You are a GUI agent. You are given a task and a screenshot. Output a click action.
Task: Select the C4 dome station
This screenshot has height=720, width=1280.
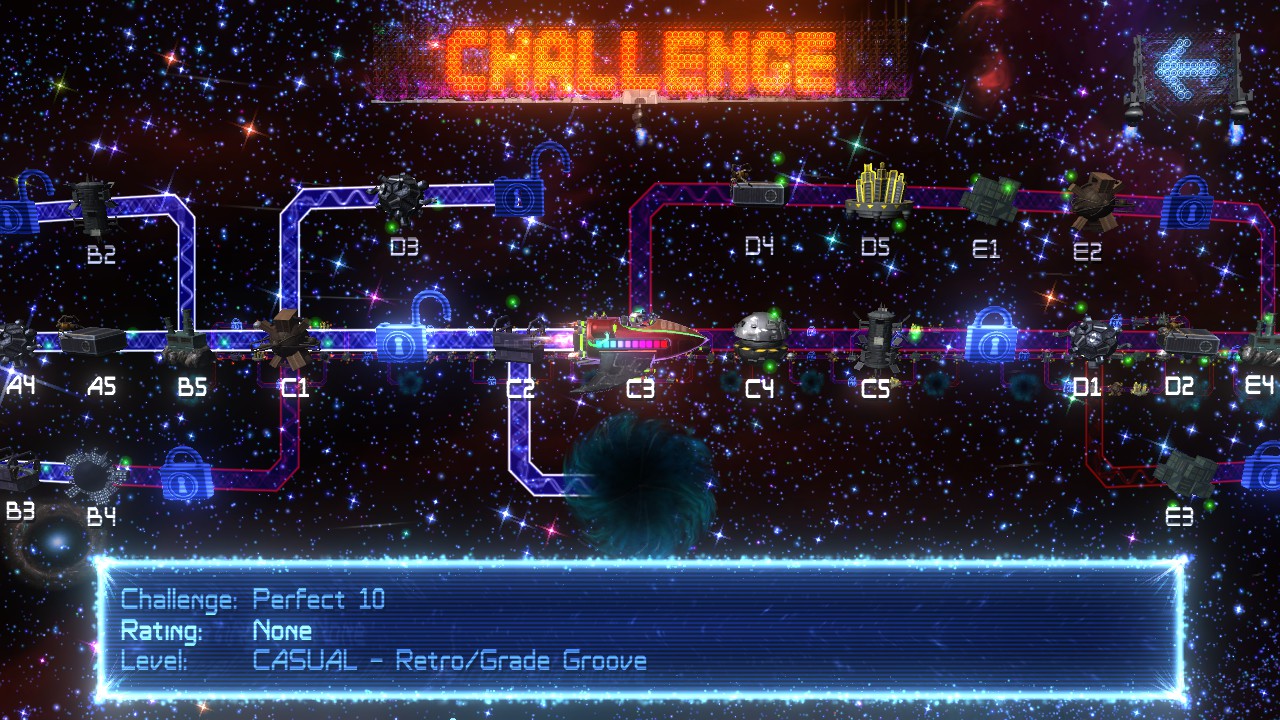tap(760, 333)
